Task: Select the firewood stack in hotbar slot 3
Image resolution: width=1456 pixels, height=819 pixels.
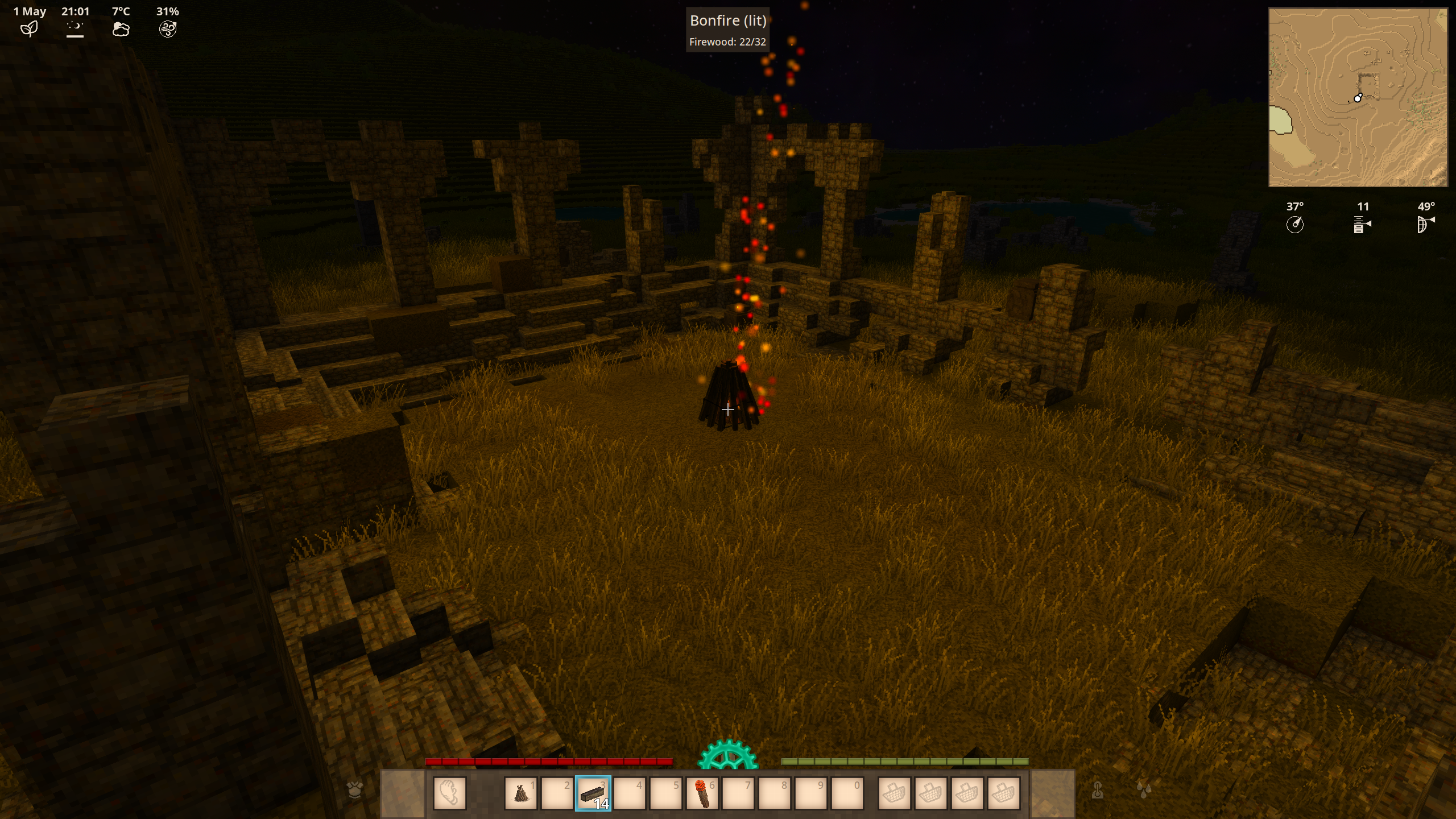Action: point(593,793)
